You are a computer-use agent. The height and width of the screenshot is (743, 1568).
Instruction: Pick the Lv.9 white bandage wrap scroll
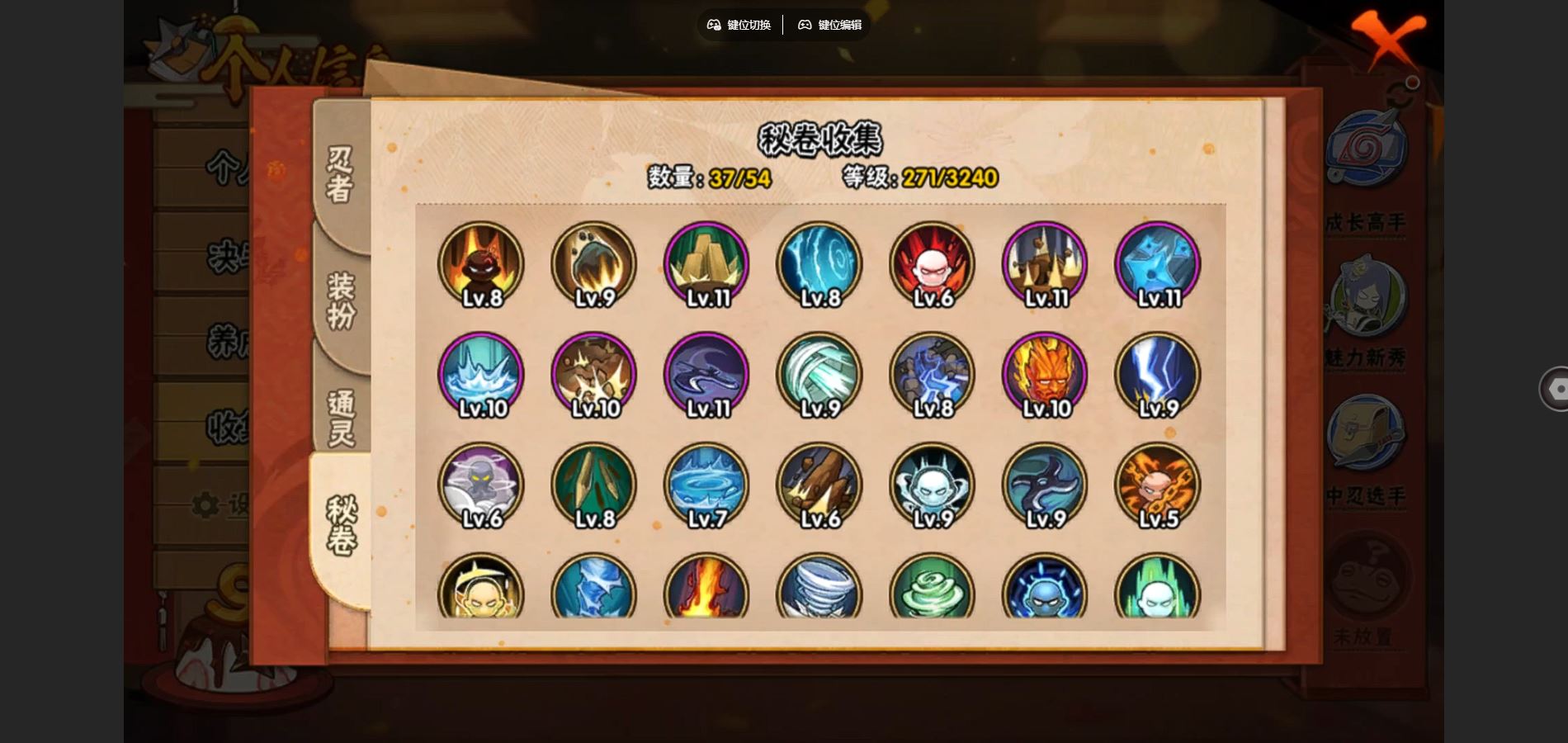click(819, 375)
